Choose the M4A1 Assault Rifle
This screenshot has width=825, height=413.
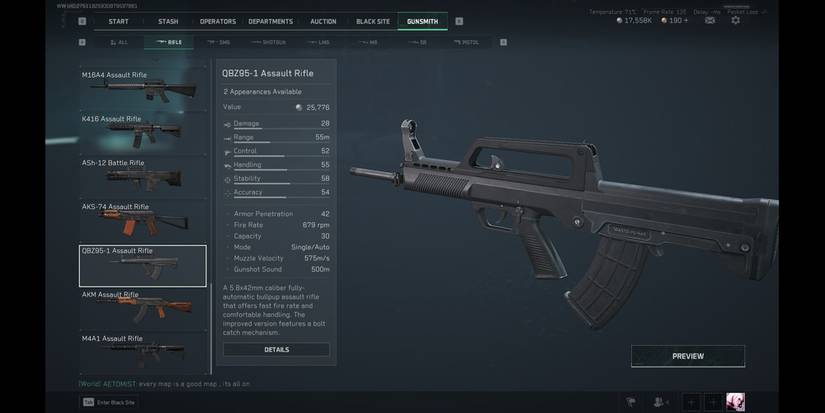[143, 350]
